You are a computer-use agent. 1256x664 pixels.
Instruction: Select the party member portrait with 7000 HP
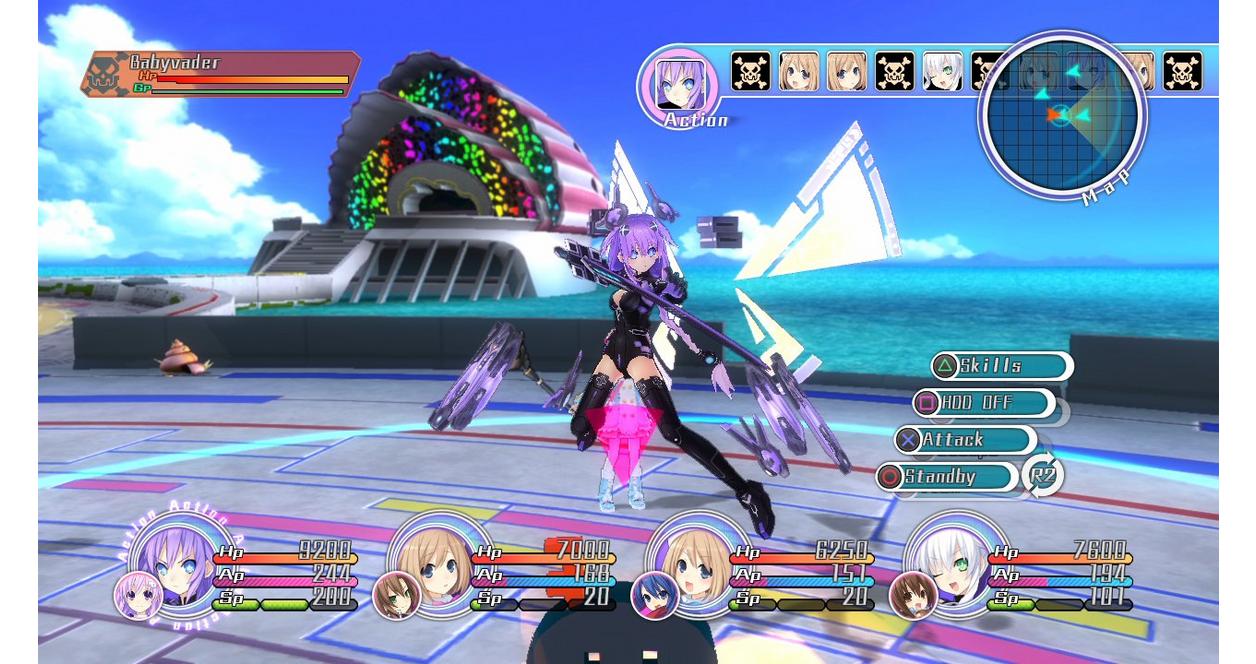[x=430, y=562]
